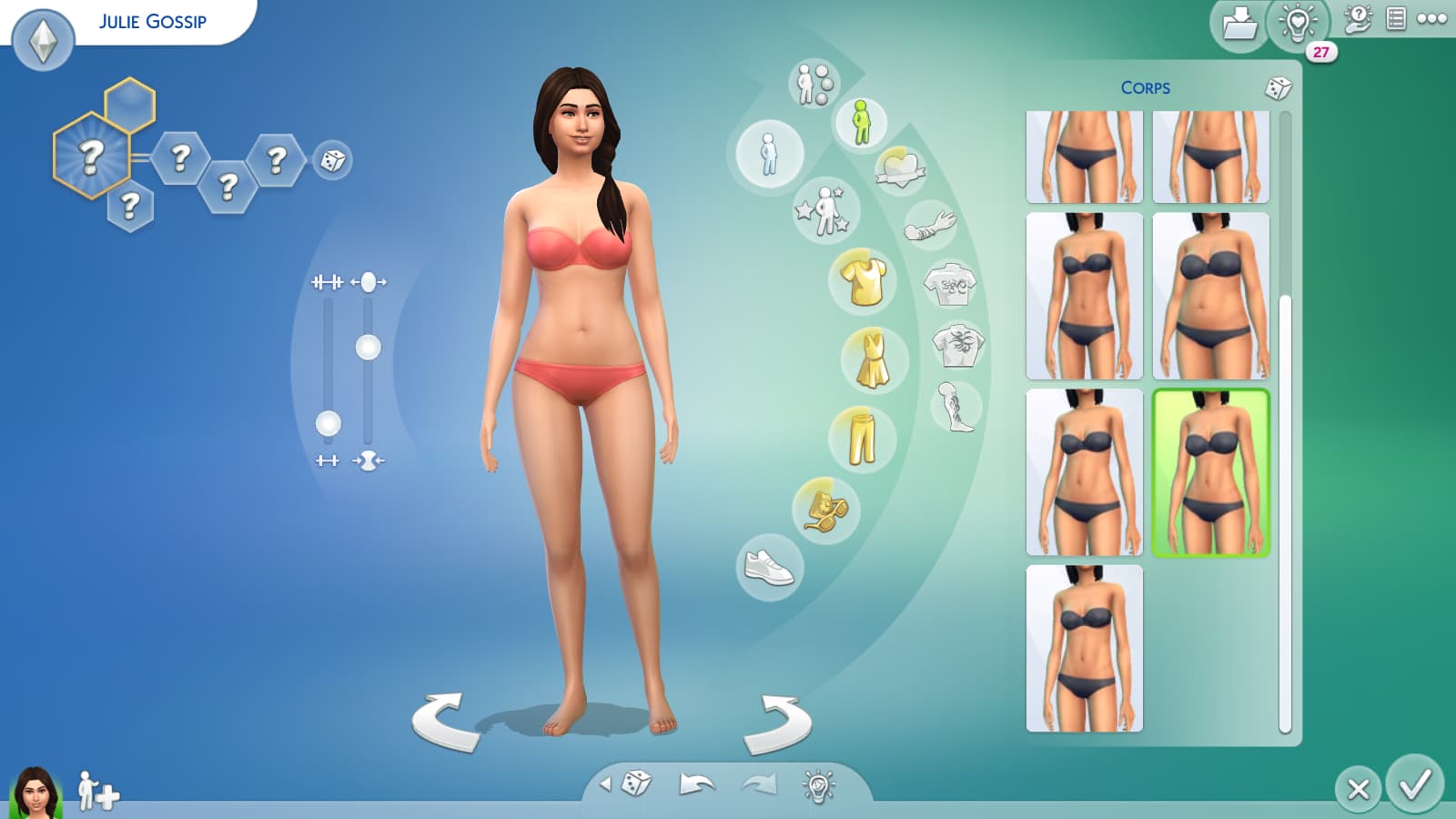Image resolution: width=1456 pixels, height=819 pixels.
Task: Randomize the personality traits with the dice
Action: 332,161
